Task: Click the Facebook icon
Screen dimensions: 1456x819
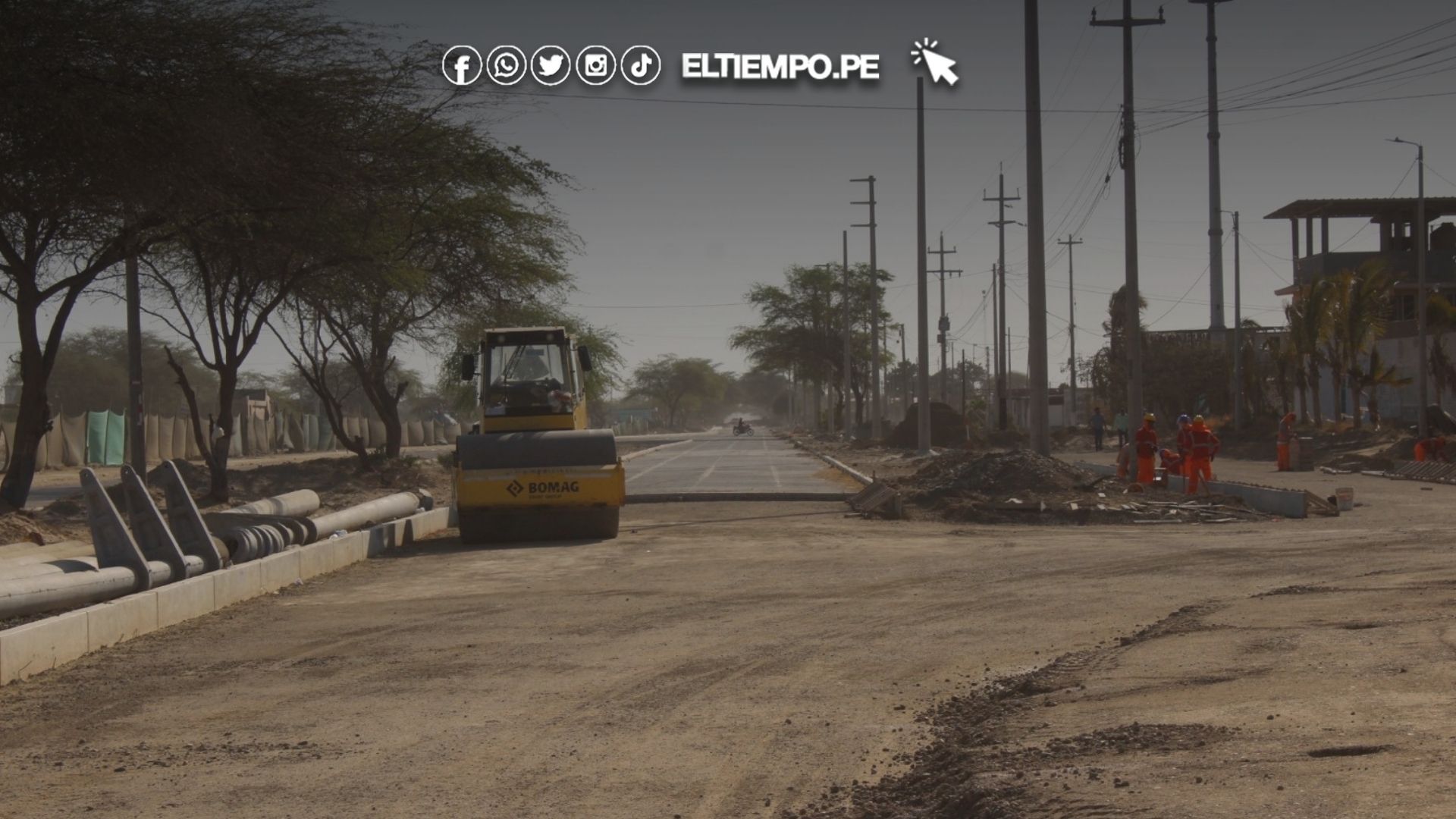Action: coord(461,65)
